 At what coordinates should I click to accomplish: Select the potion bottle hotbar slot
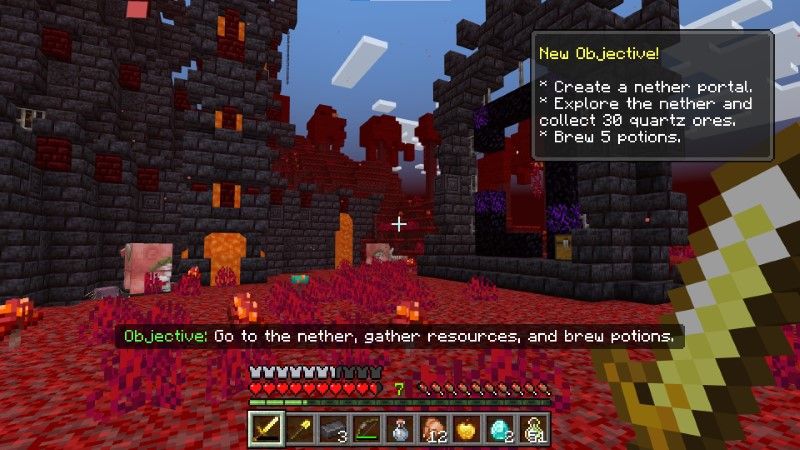click(400, 429)
